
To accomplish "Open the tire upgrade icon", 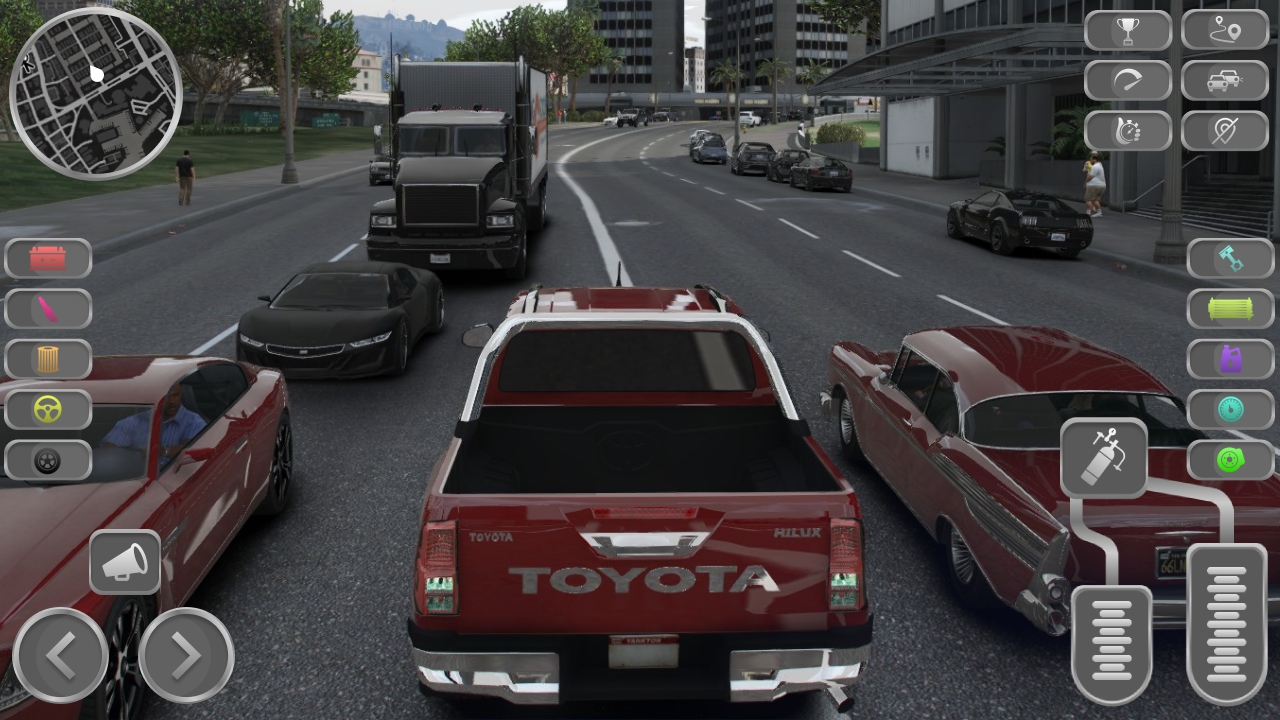I will [x=48, y=461].
